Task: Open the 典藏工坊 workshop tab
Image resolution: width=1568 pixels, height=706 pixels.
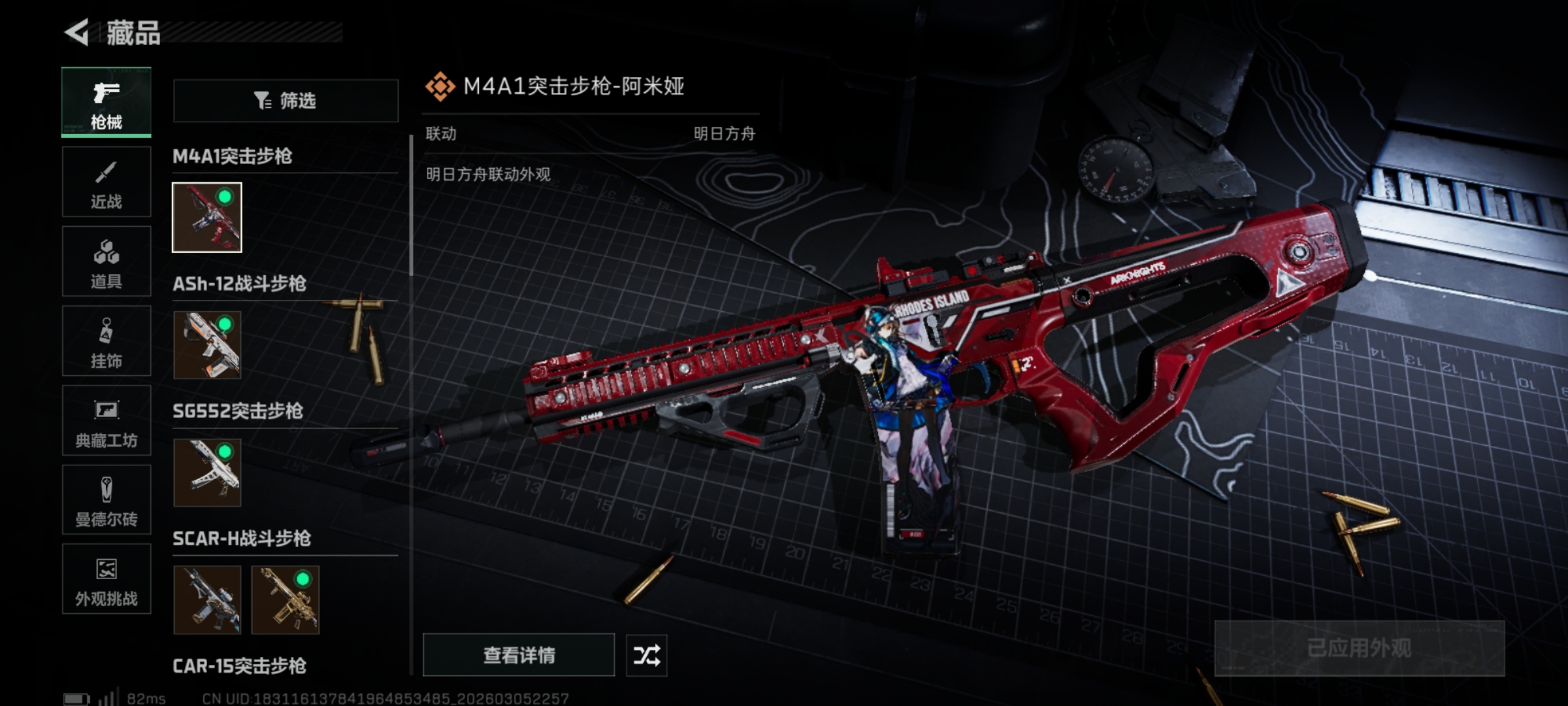Action: [x=106, y=421]
